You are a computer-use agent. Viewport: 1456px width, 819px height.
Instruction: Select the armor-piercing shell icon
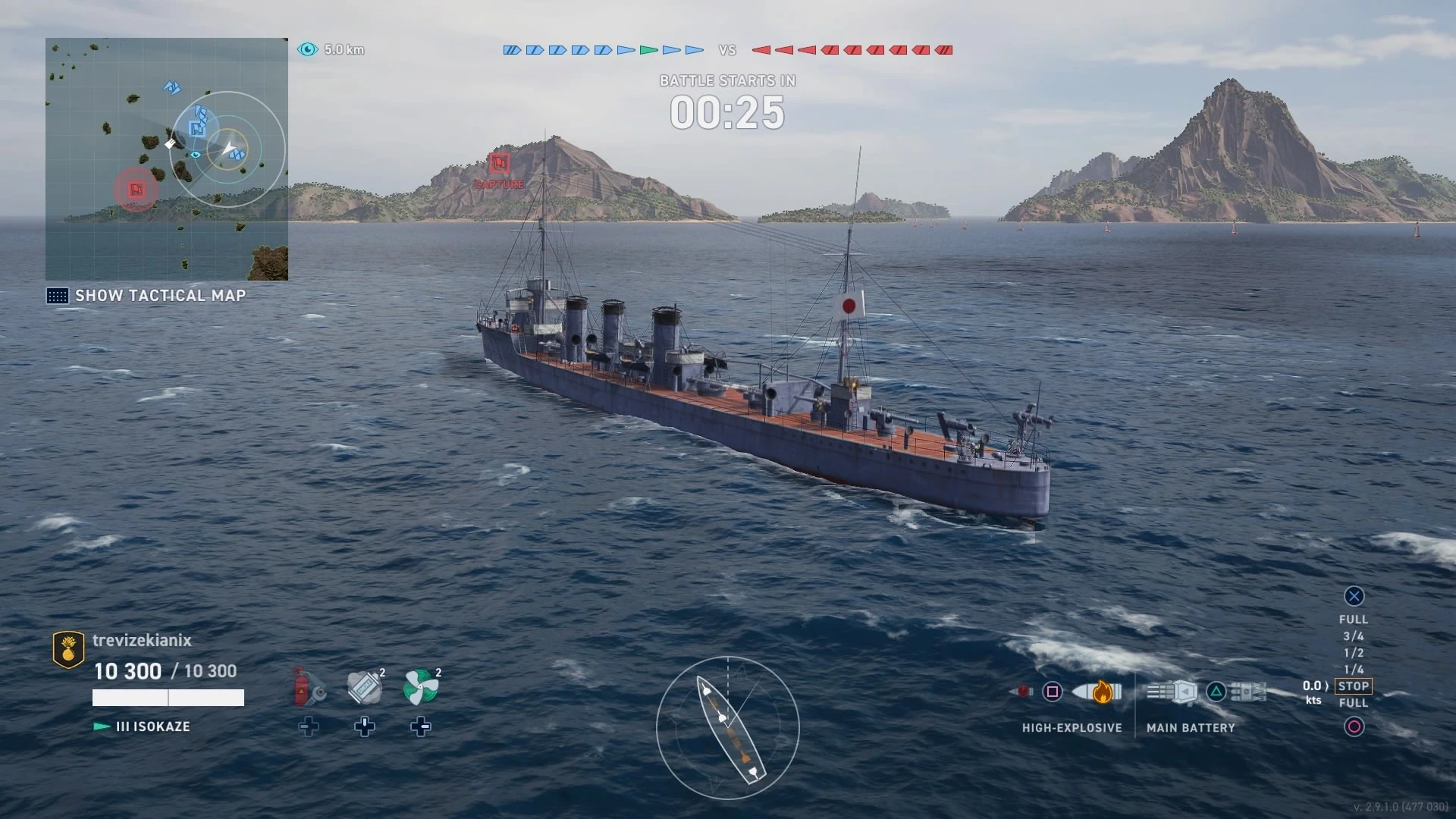[x=1022, y=692]
